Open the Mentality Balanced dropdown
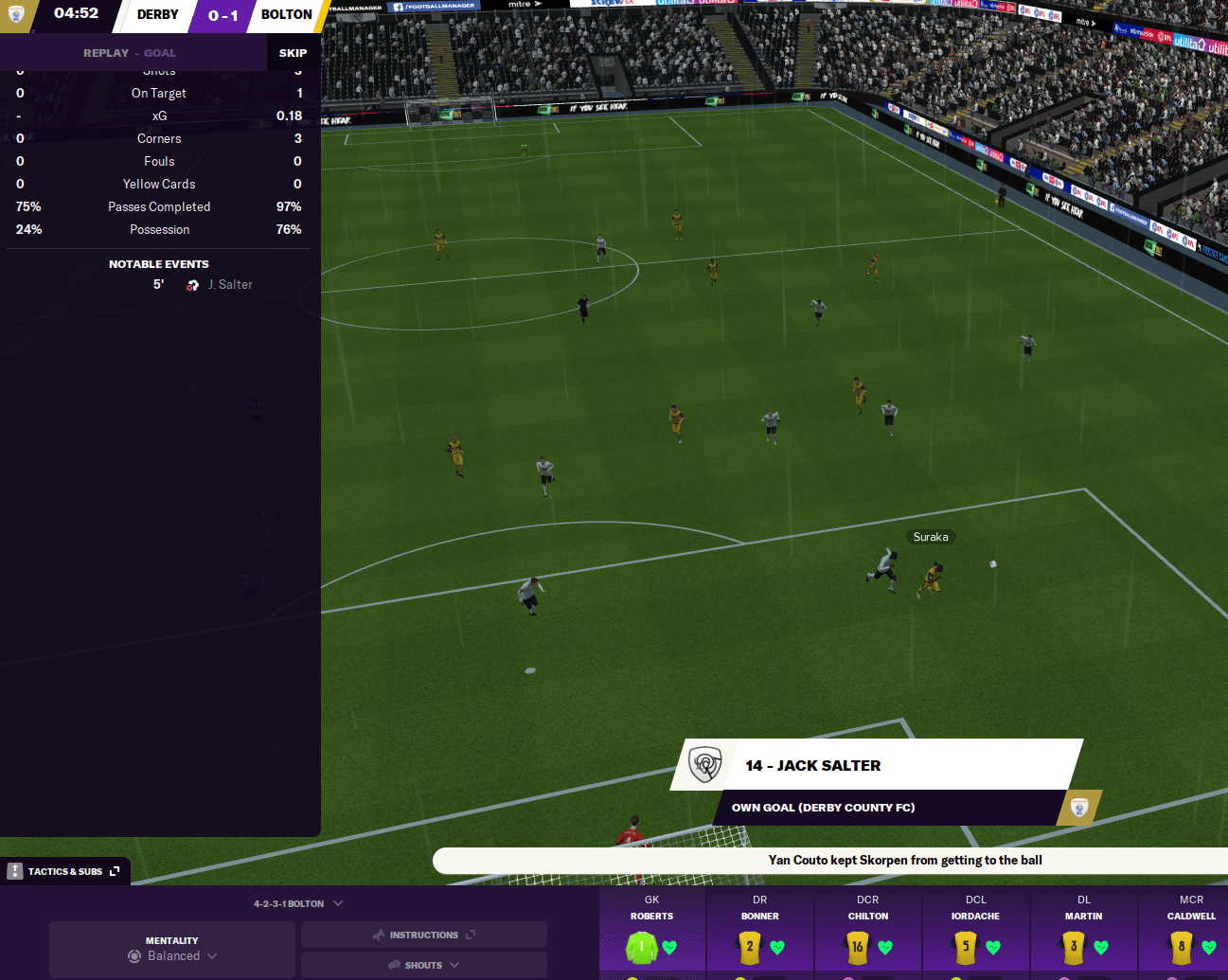1228x980 pixels. coord(172,949)
